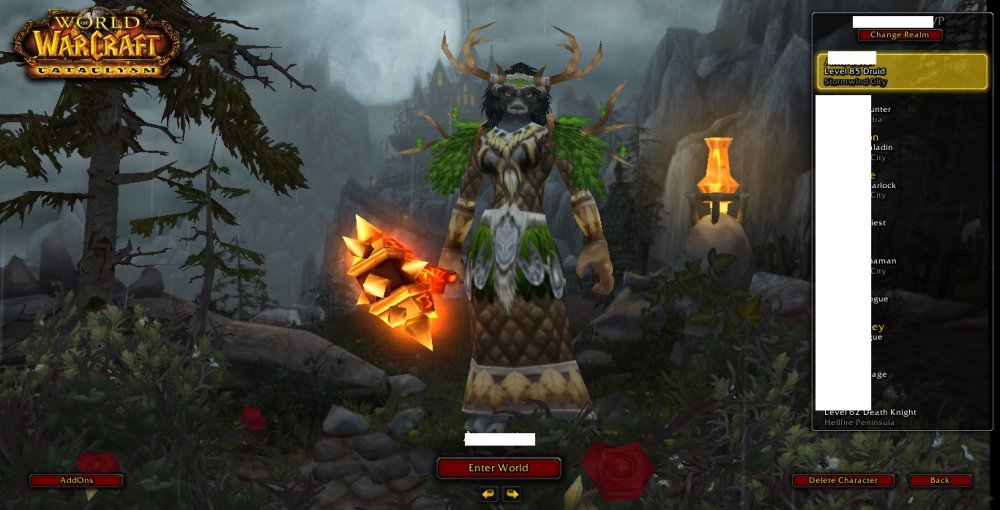The height and width of the screenshot is (510, 1000).
Task: Rotate character with the right arrow
Action: click(511, 494)
